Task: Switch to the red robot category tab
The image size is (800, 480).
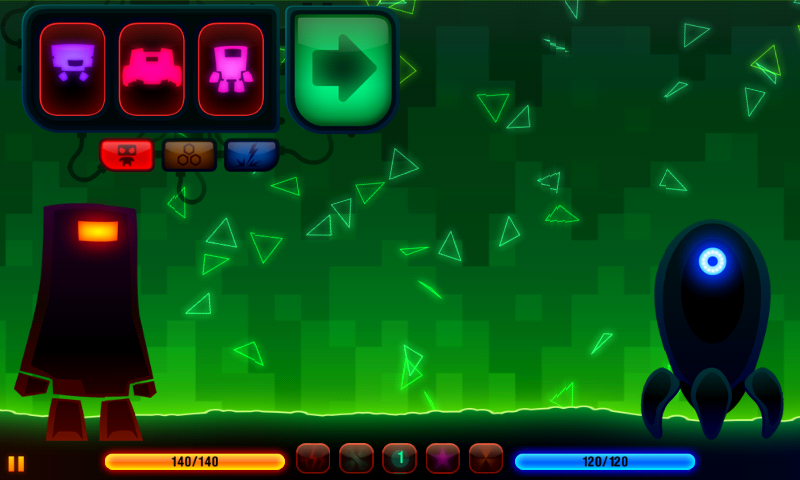Action: [126, 155]
